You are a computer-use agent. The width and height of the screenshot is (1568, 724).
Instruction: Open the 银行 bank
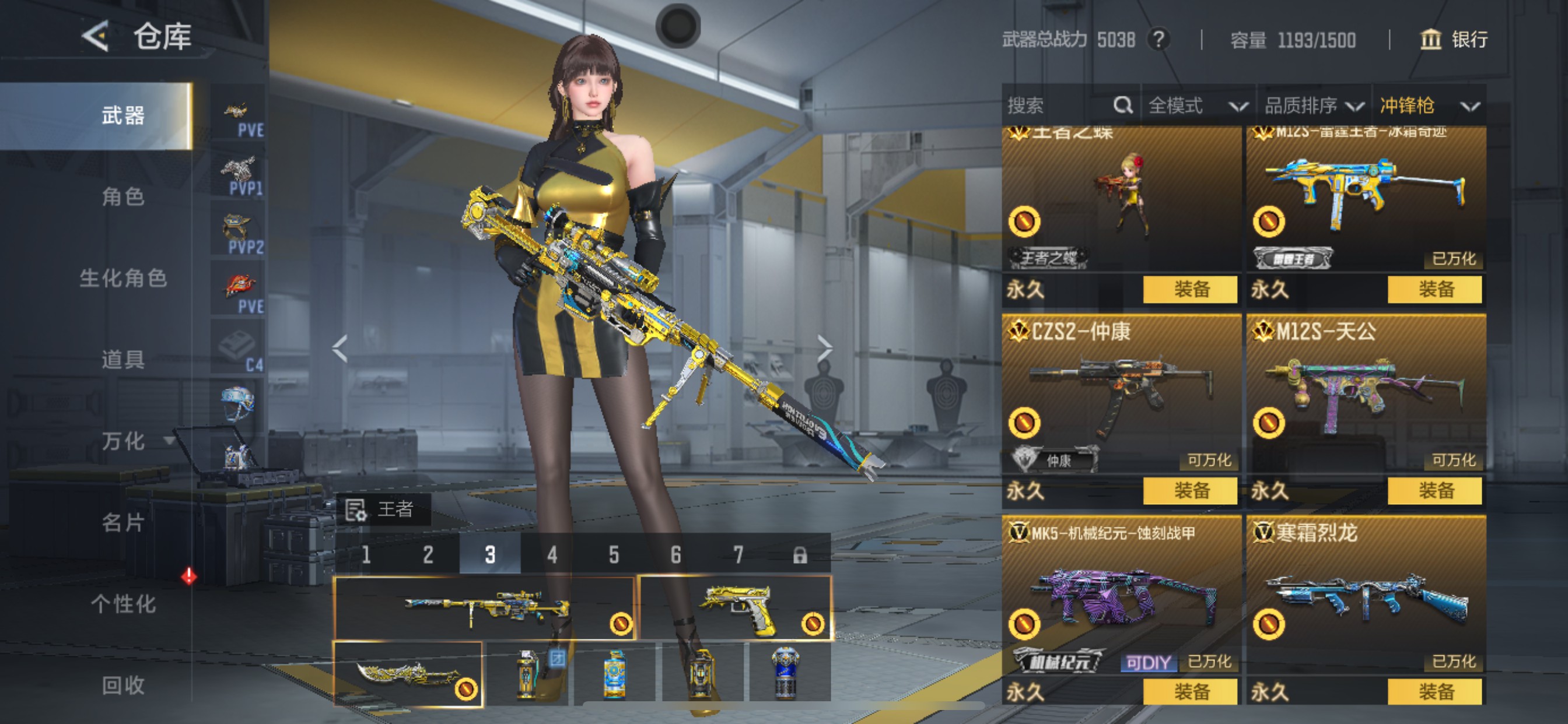(1454, 40)
